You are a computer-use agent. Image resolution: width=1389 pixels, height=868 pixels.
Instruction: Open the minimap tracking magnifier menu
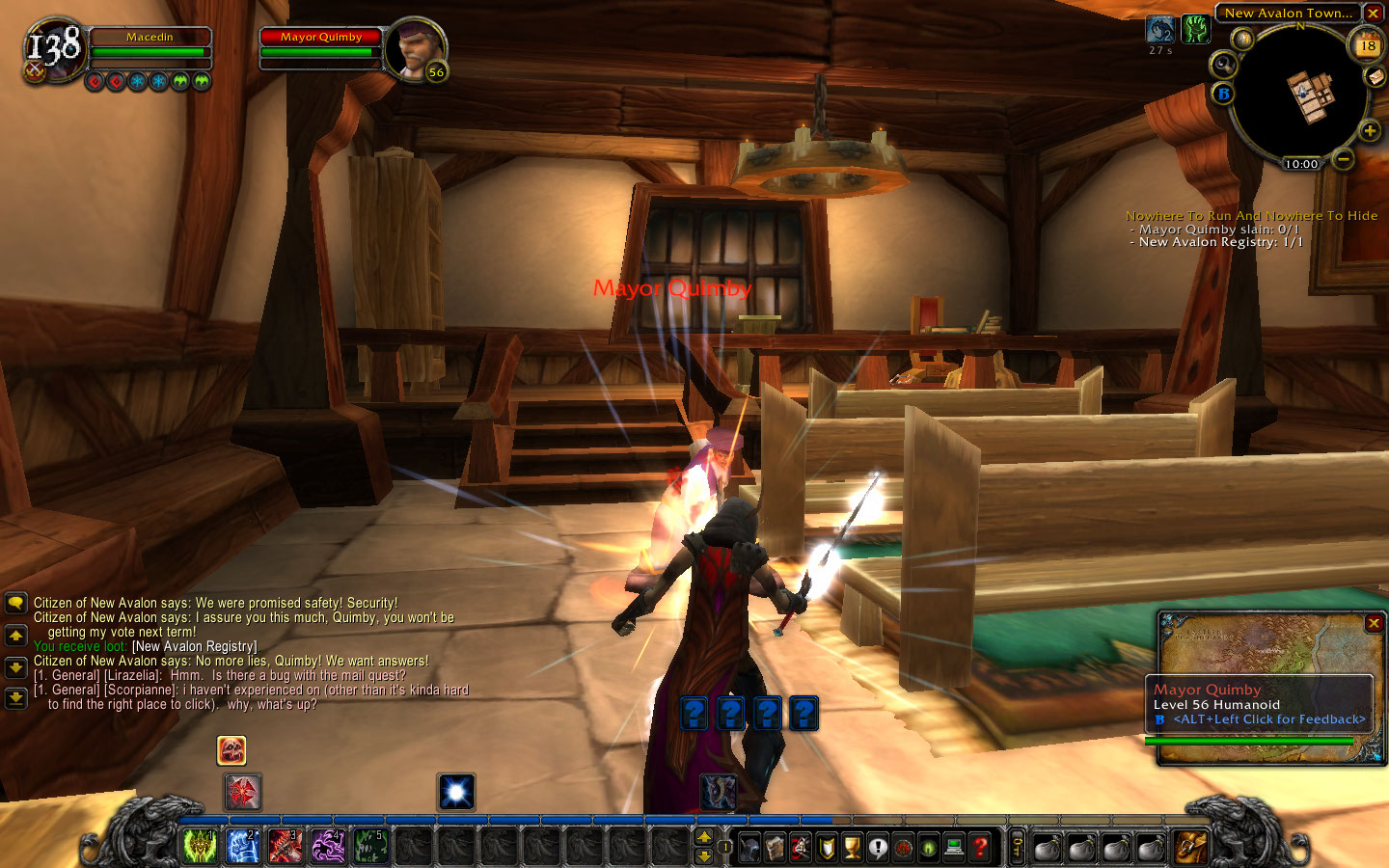point(1223,65)
